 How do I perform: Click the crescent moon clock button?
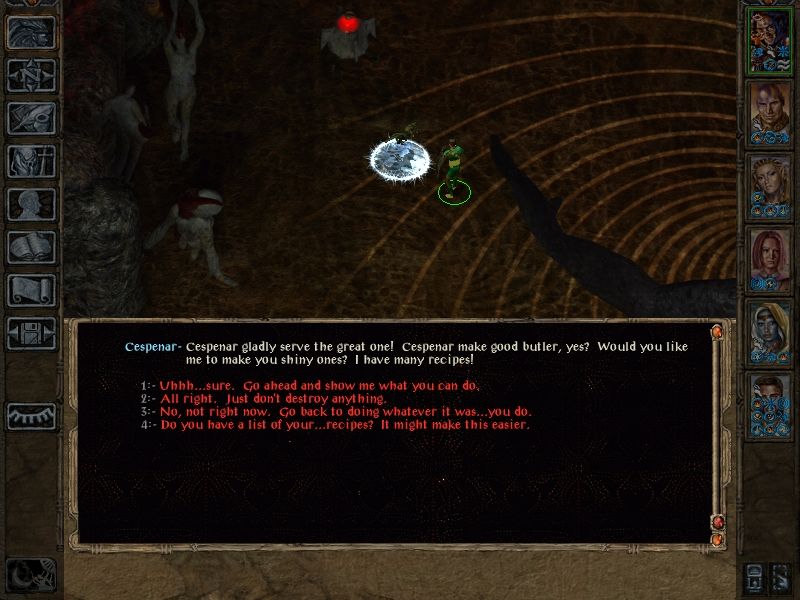pyautogui.click(x=30, y=574)
